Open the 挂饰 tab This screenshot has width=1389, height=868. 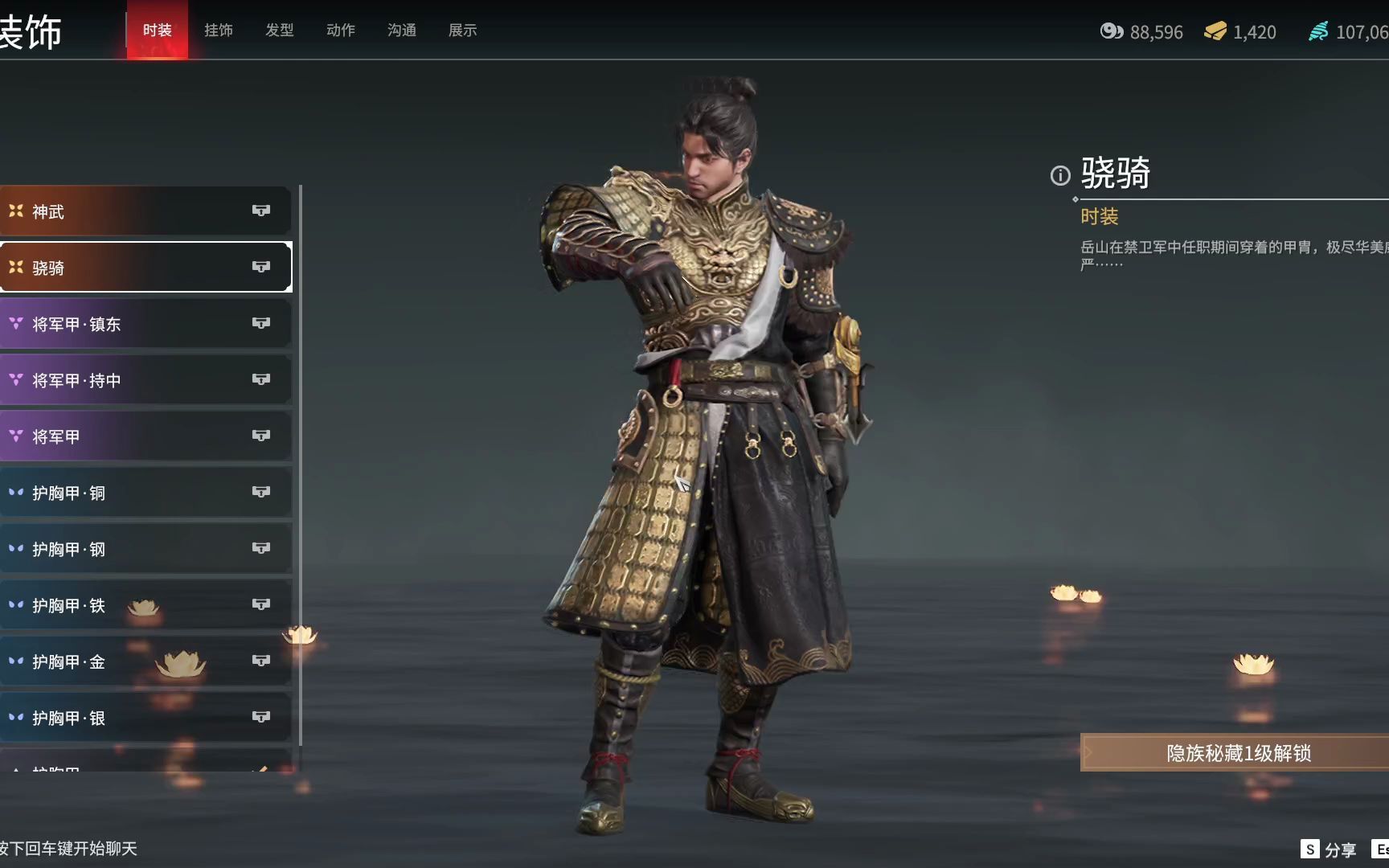coord(218,31)
